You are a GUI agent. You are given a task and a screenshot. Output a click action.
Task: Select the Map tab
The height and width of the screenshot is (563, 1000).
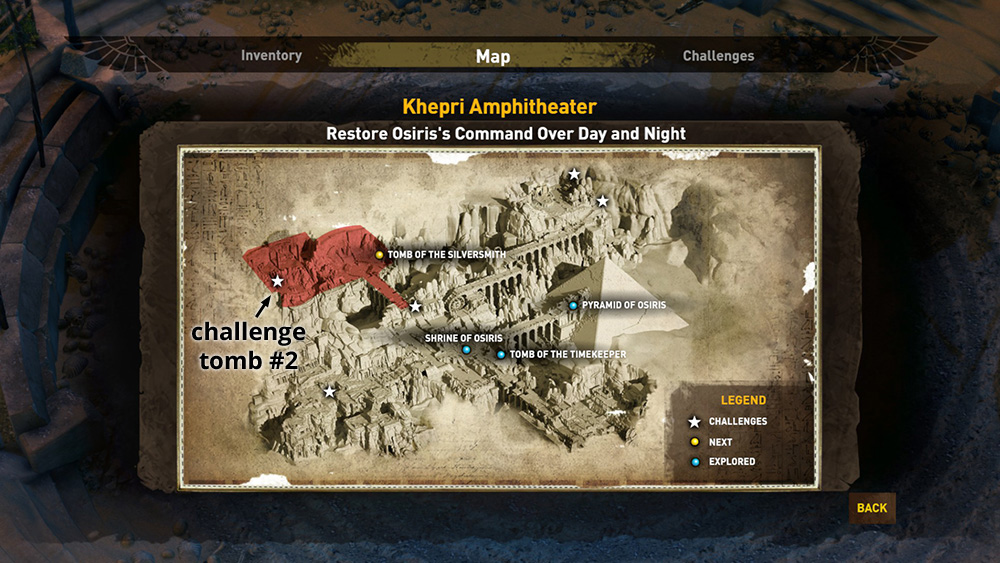[493, 56]
